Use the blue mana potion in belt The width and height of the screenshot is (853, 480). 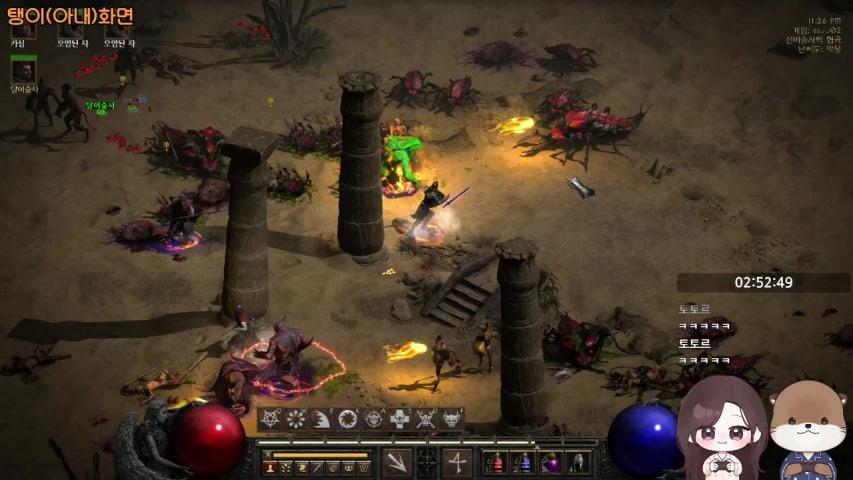tap(522, 463)
